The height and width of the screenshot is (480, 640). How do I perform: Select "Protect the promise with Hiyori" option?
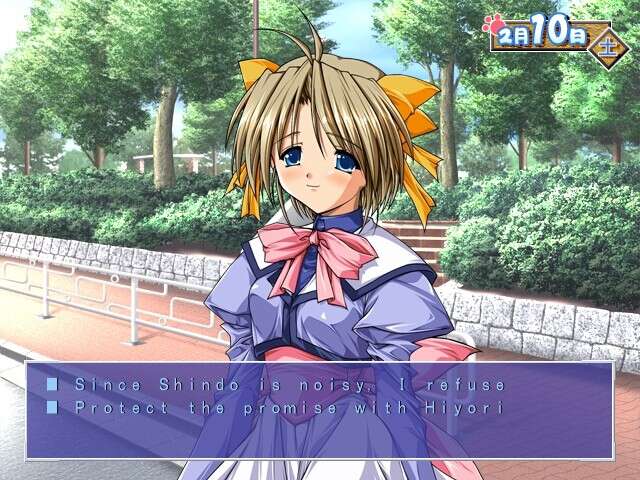coord(278,408)
